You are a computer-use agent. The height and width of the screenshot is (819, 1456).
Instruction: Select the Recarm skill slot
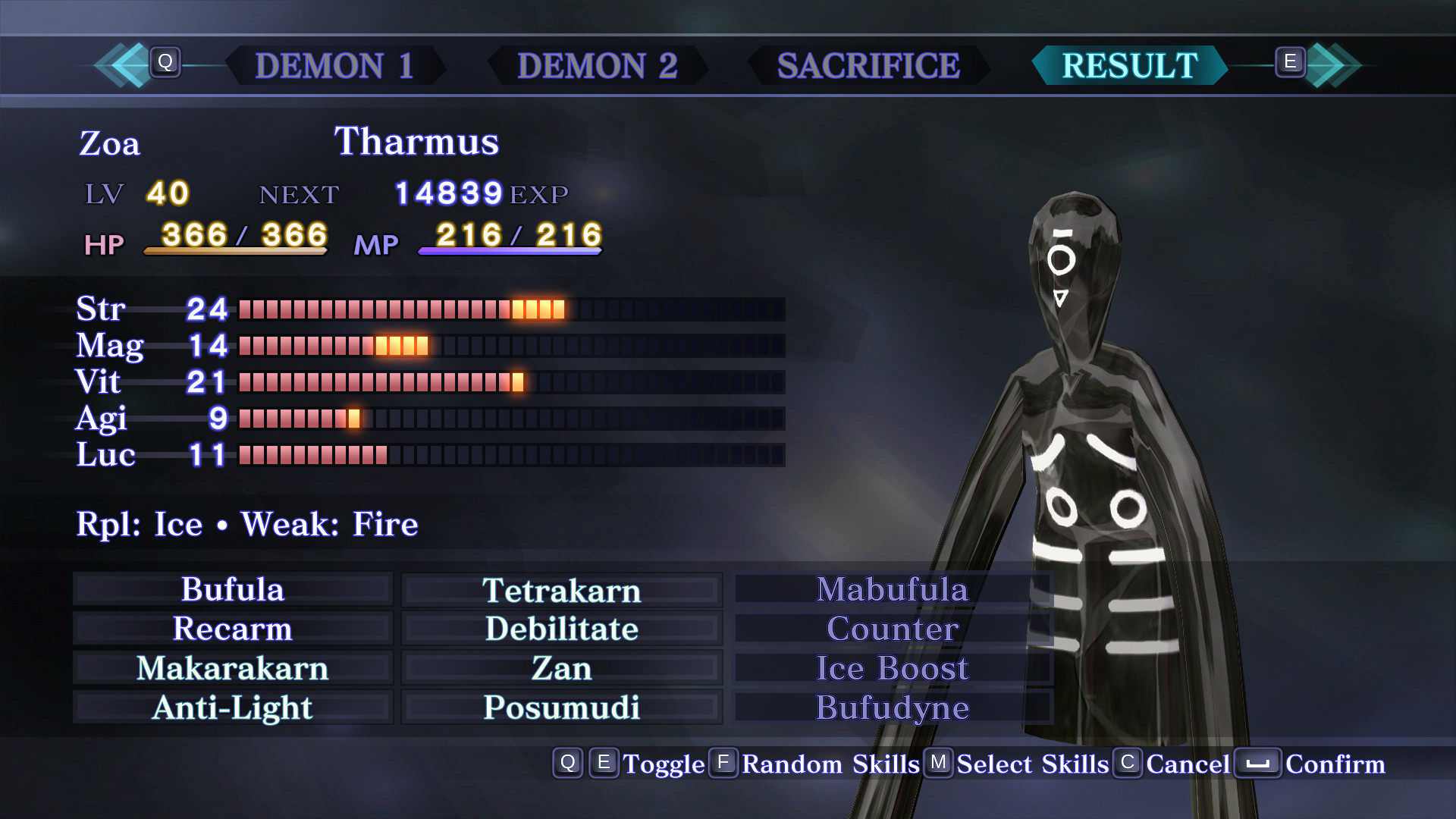click(233, 629)
